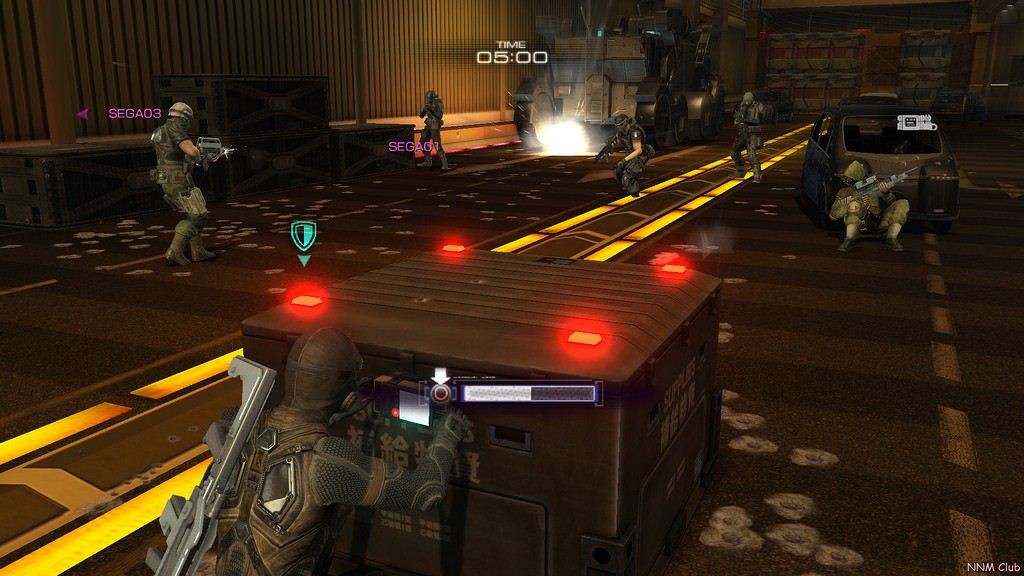Click the teal shield cover marker
Screen dimensions: 1024x576
coord(303,237)
